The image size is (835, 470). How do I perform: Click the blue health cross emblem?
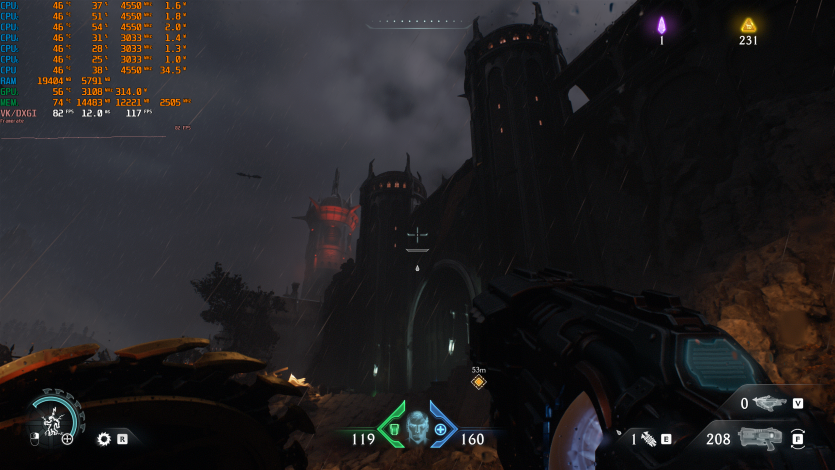(440, 429)
